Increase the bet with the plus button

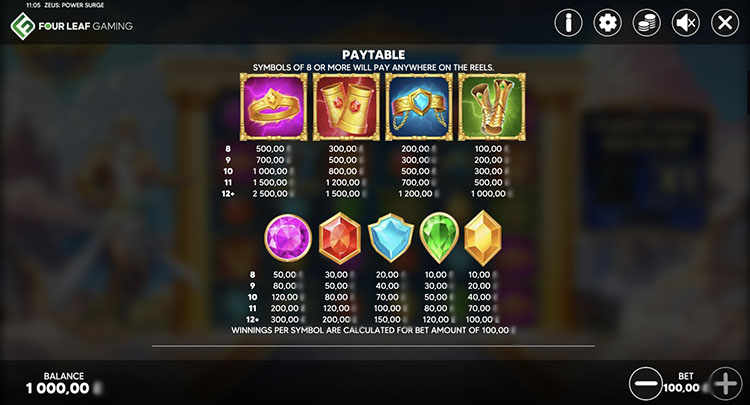click(724, 383)
